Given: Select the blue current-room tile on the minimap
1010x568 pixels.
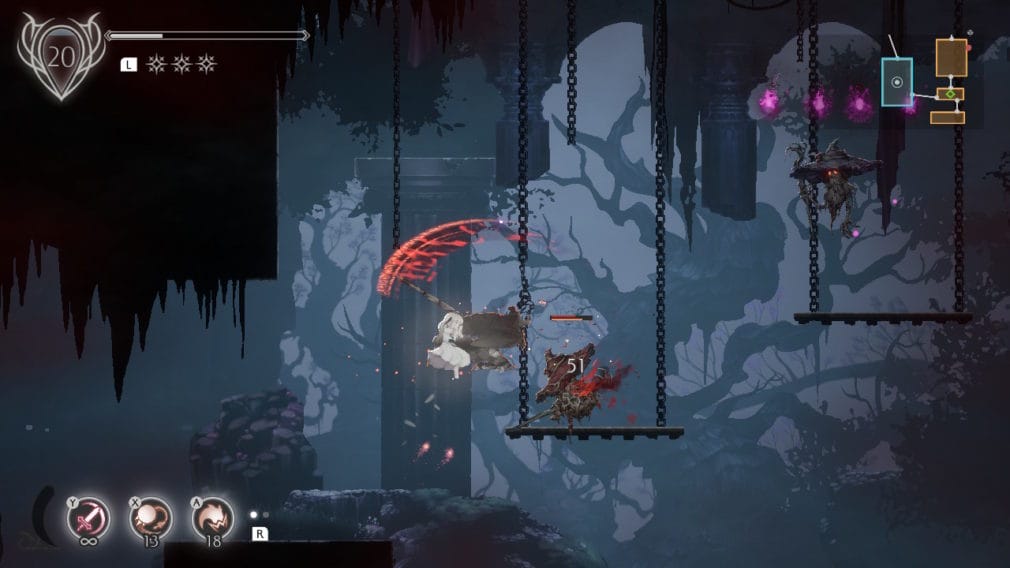Looking at the screenshot, I should point(897,82).
